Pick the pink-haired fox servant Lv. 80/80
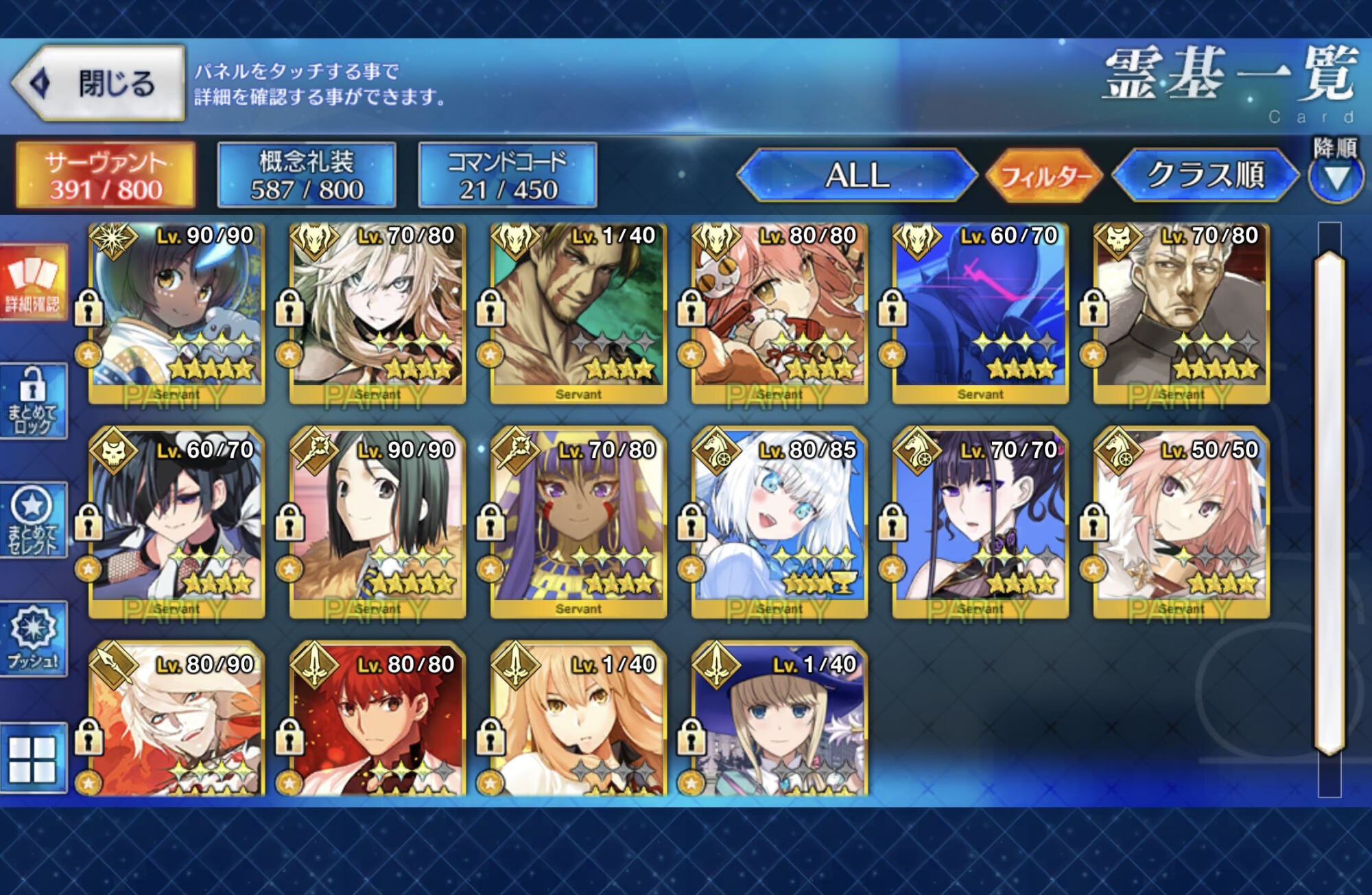Viewport: 1372px width, 895px height. [x=779, y=312]
